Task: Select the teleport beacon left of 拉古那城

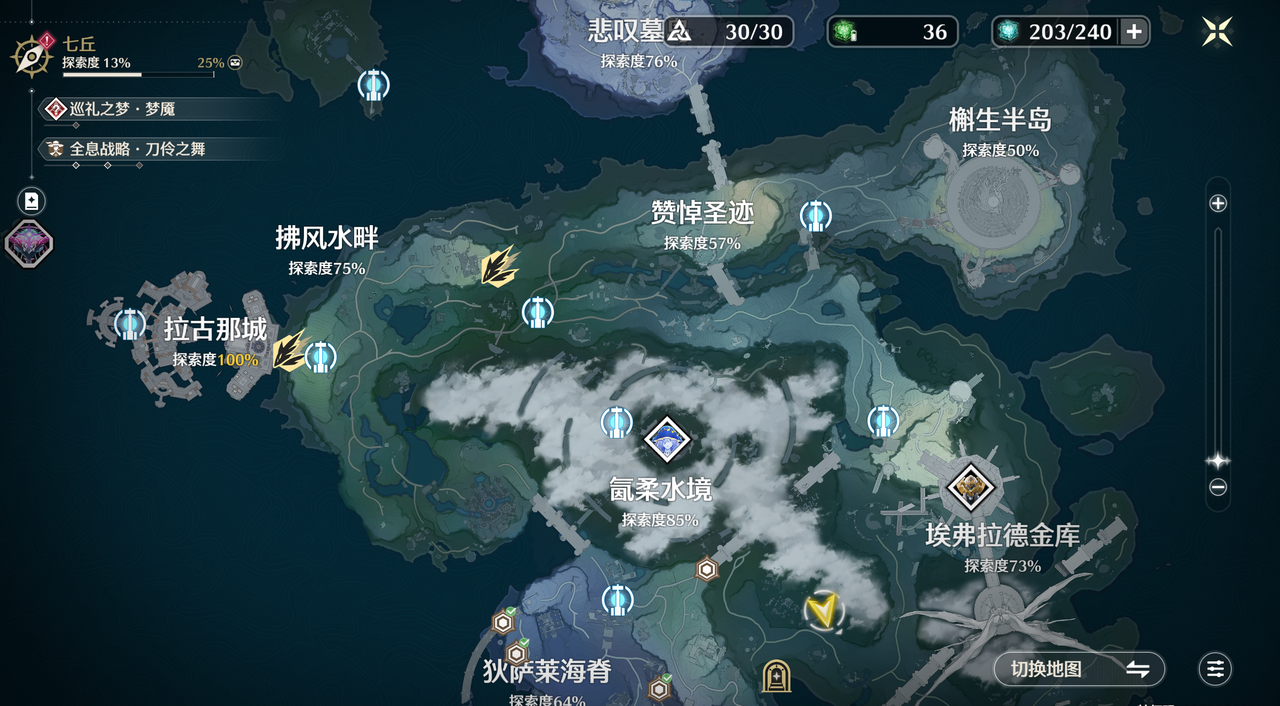Action: (129, 323)
